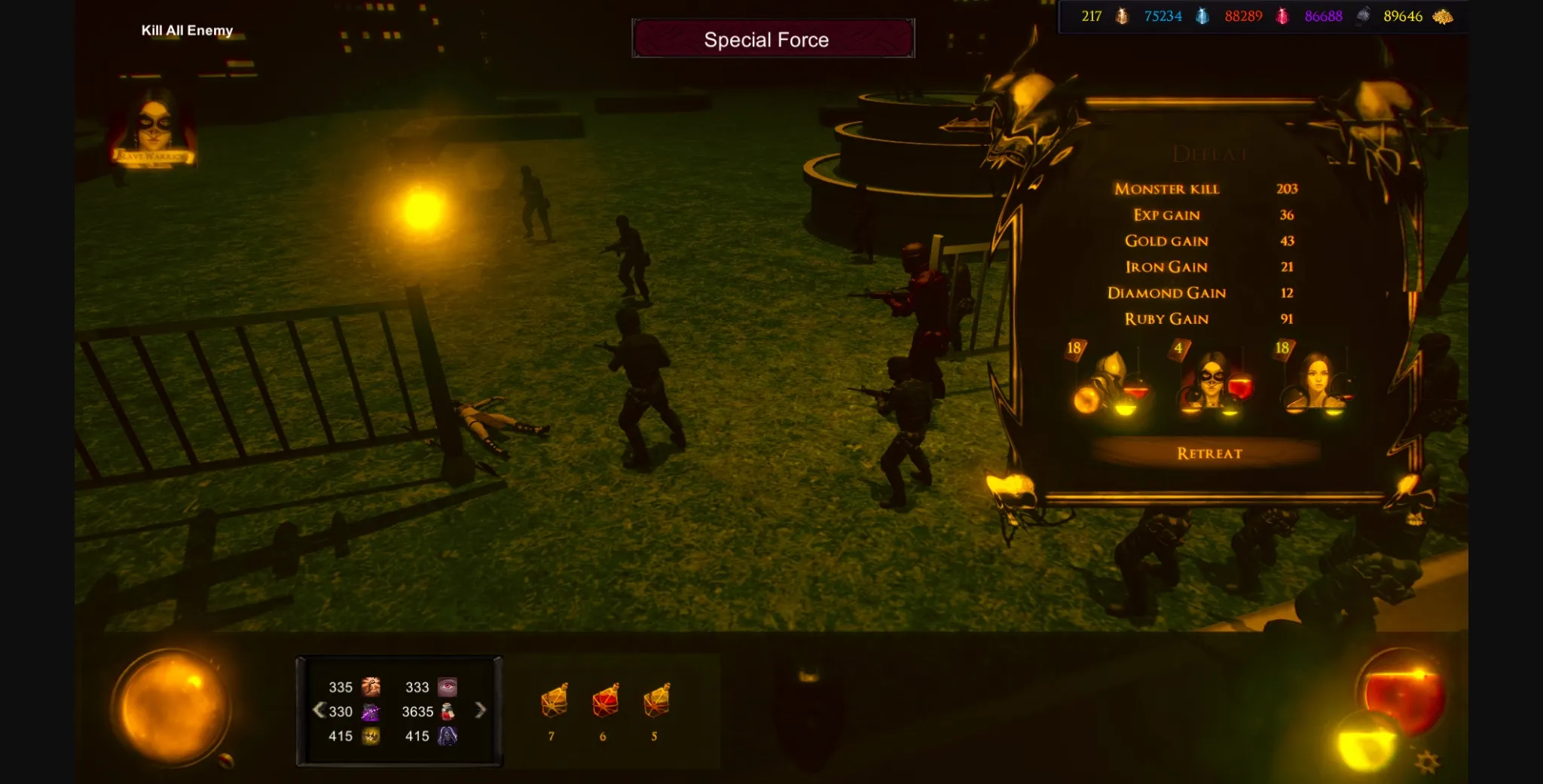Click the pink ruby resource icon
Image resolution: width=1543 pixels, height=784 pixels.
pyautogui.click(x=1281, y=16)
